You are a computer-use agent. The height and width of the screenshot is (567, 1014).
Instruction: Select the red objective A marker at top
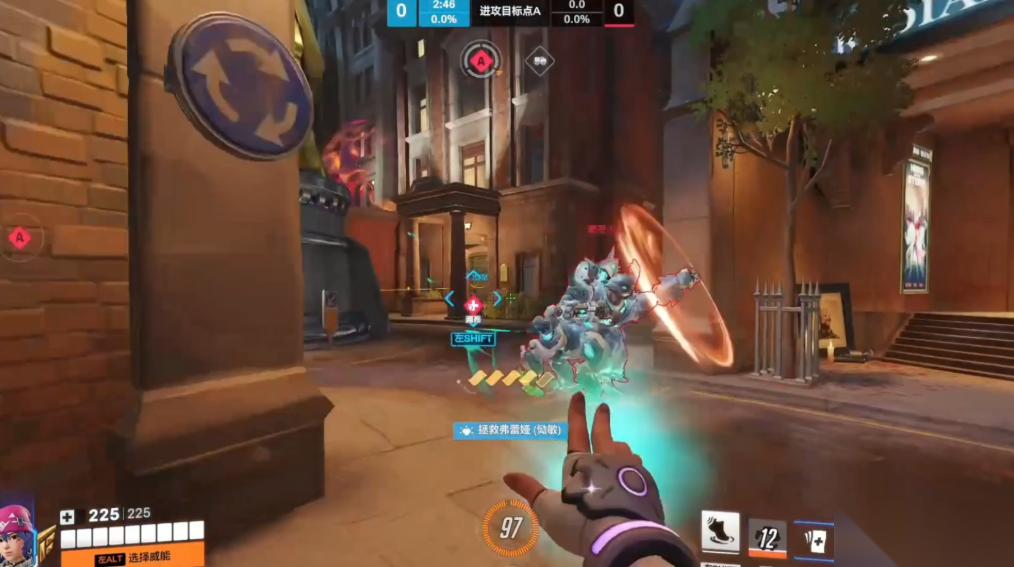point(481,60)
